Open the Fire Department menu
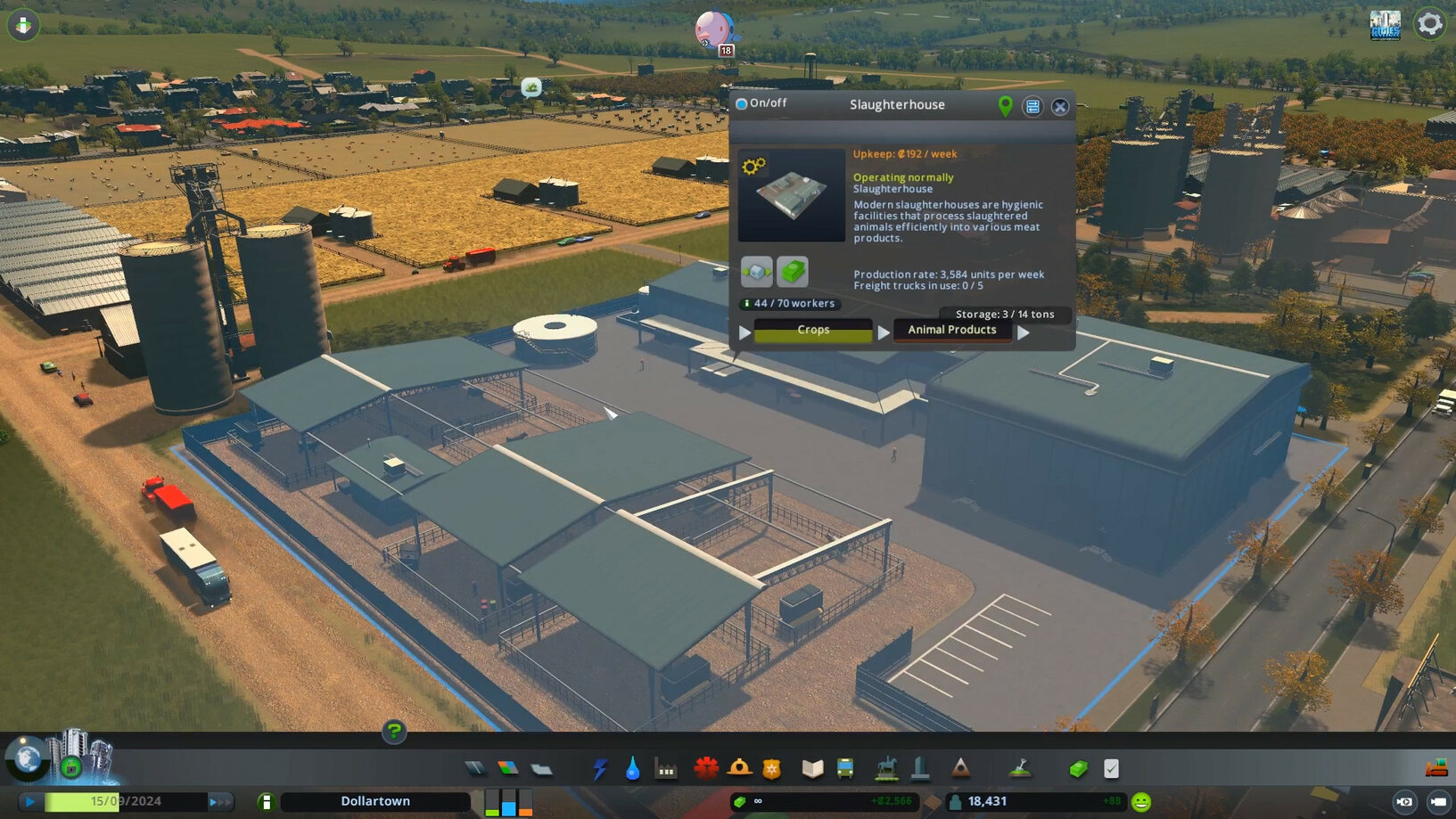Viewport: 1456px width, 819px height. pyautogui.click(x=738, y=767)
